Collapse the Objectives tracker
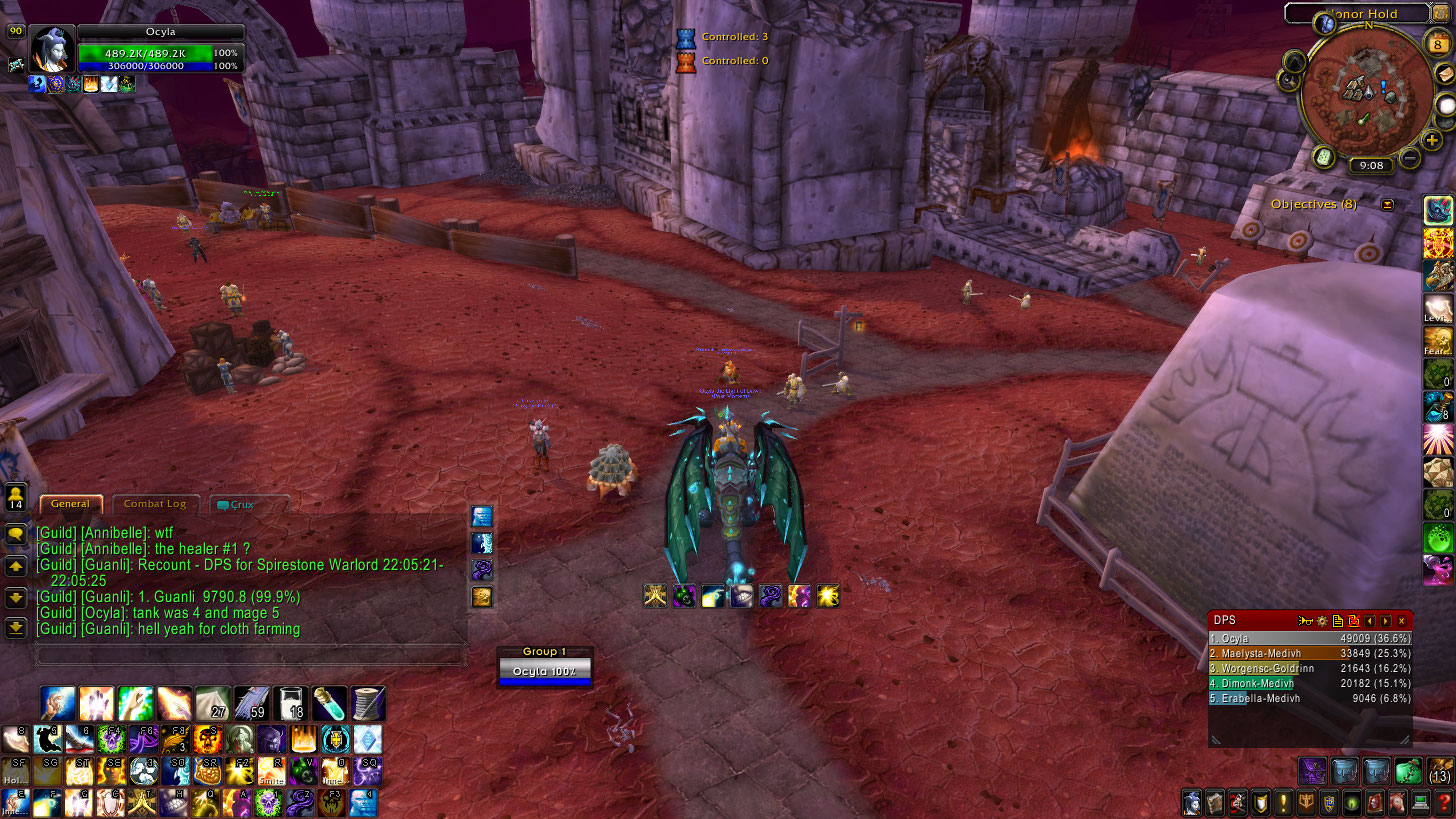1456x819 pixels. pyautogui.click(x=1387, y=204)
